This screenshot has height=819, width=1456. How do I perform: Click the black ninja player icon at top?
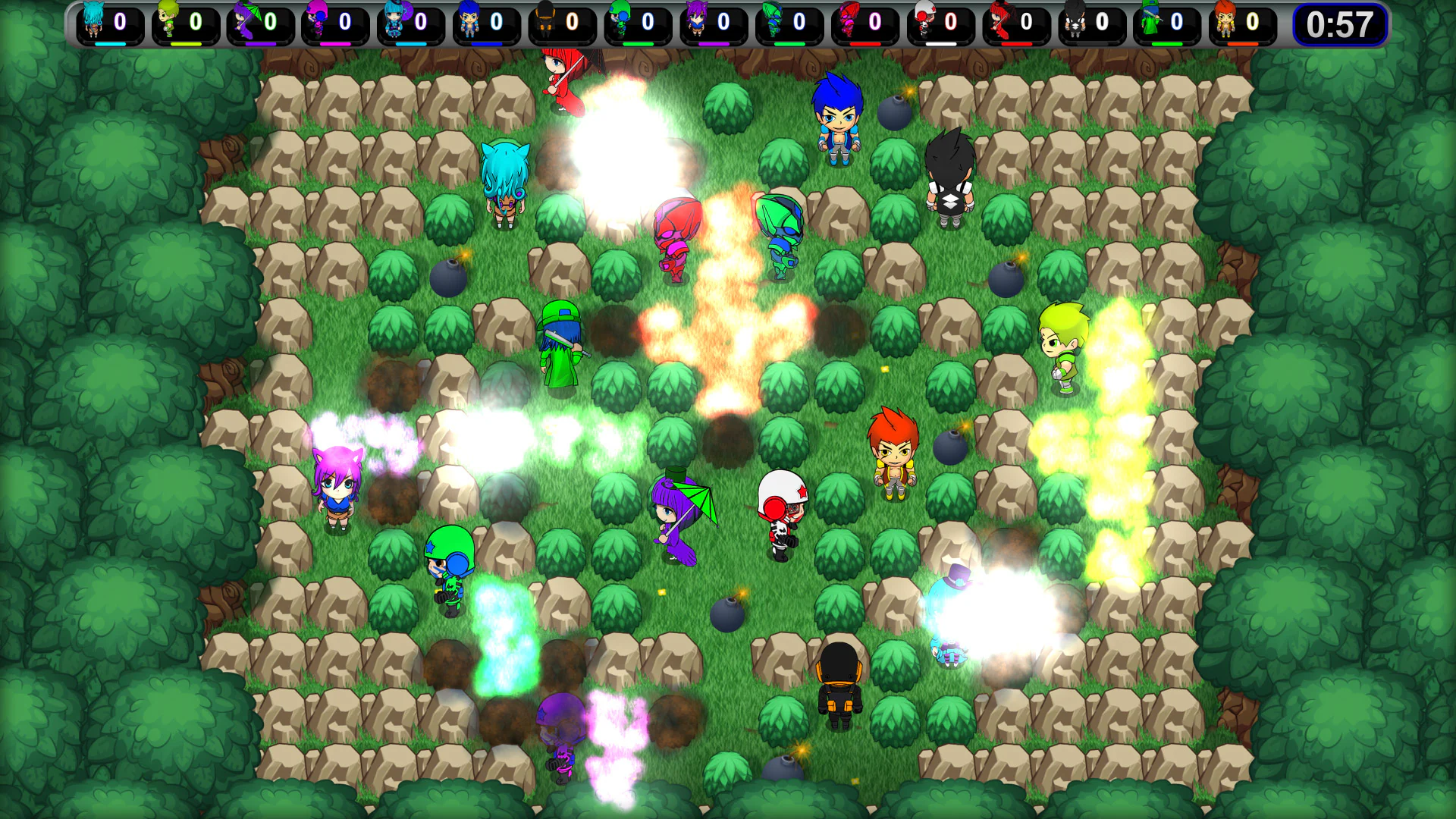[1075, 21]
